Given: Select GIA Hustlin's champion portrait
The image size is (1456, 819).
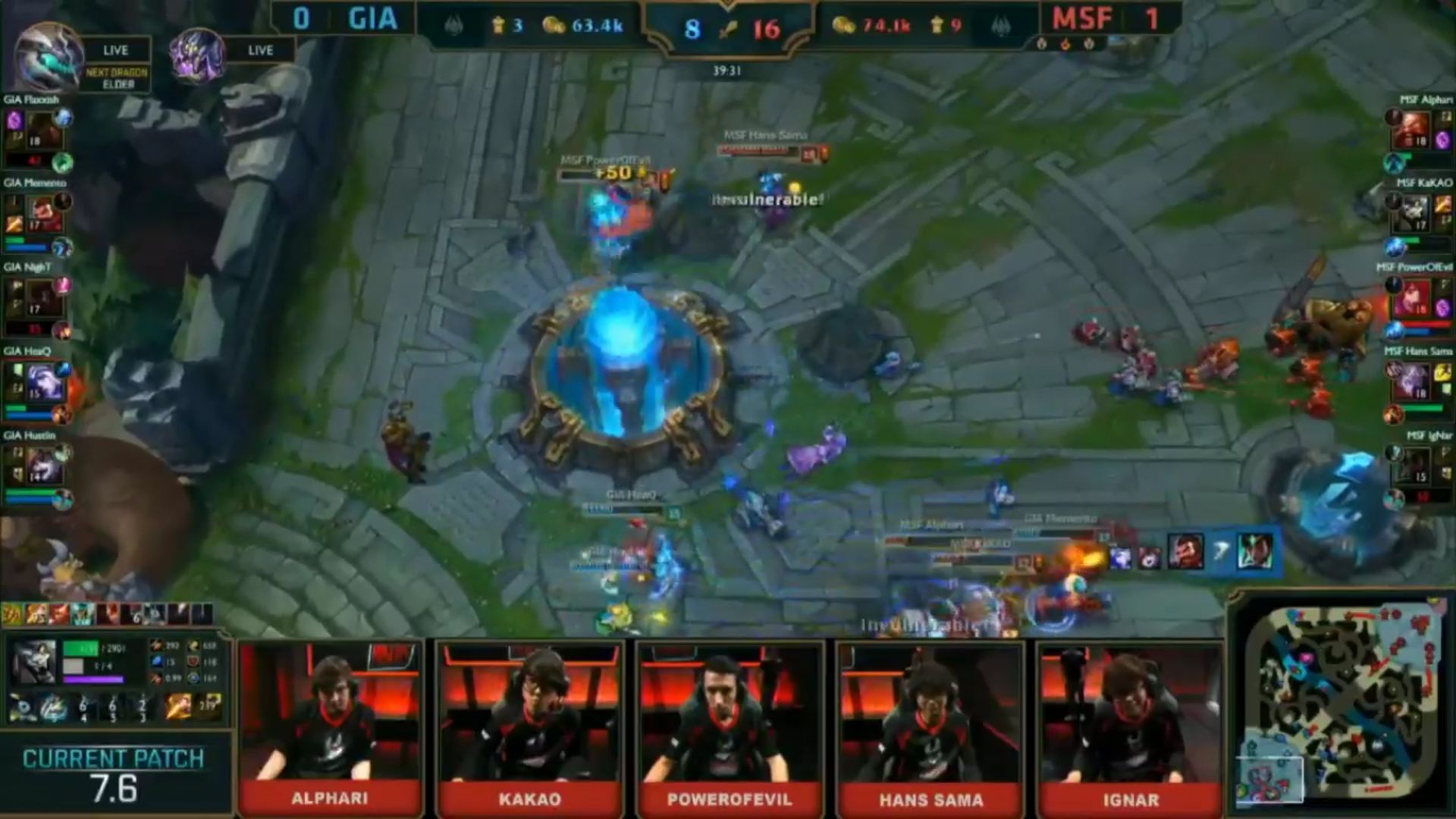Looking at the screenshot, I should pos(43,466).
